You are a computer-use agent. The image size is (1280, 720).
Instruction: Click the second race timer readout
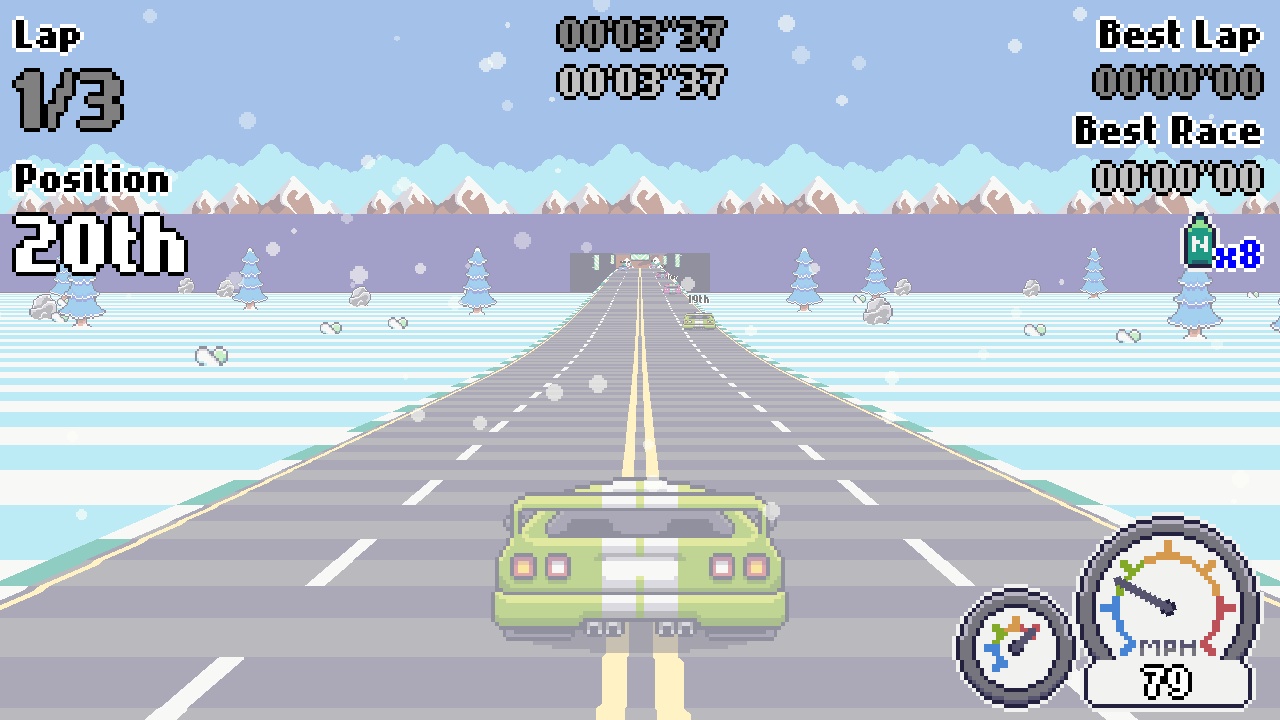coord(640,83)
